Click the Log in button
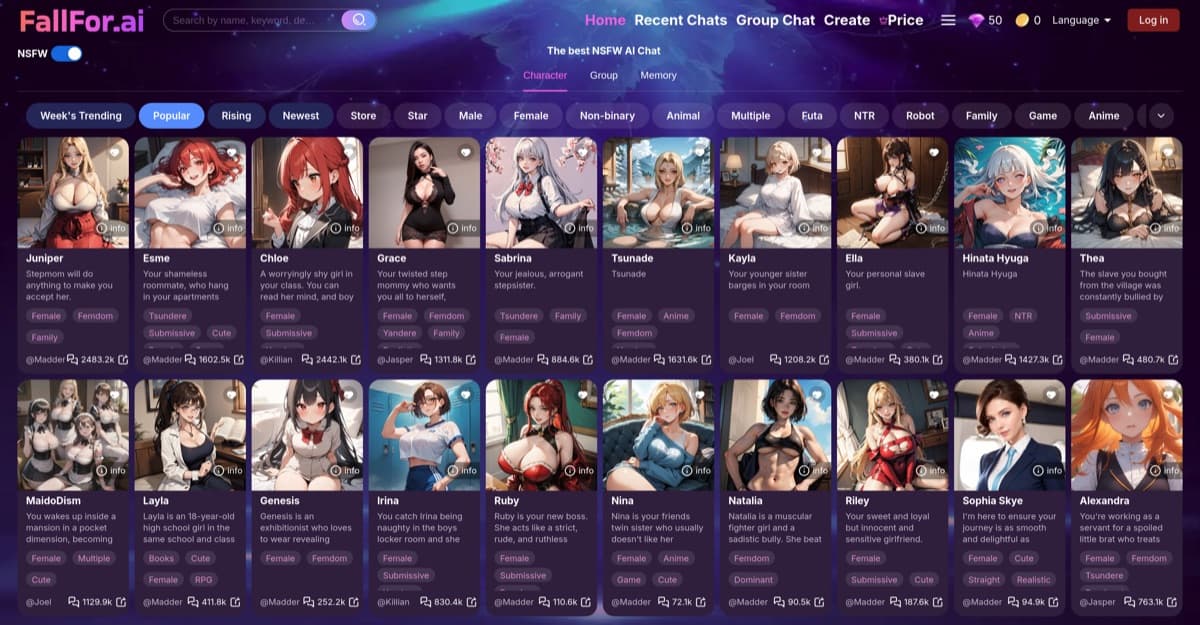 (x=1153, y=20)
